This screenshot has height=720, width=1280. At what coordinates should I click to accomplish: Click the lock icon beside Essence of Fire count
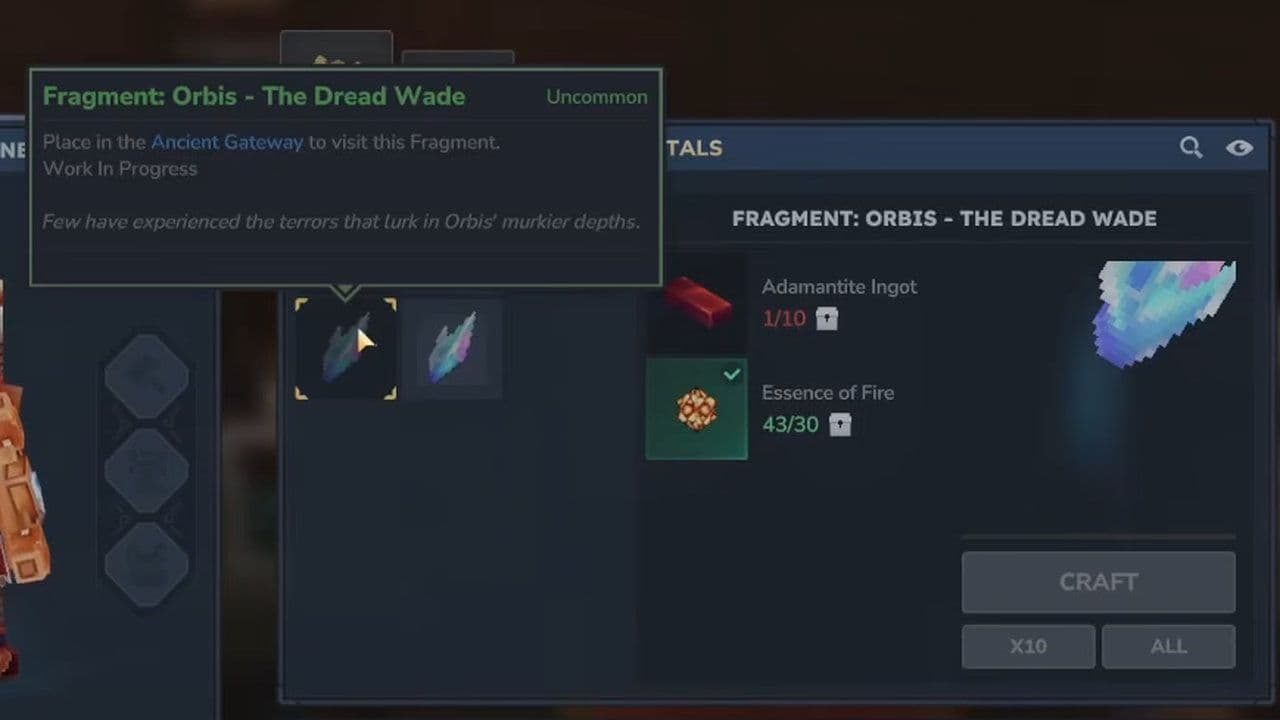click(x=840, y=424)
